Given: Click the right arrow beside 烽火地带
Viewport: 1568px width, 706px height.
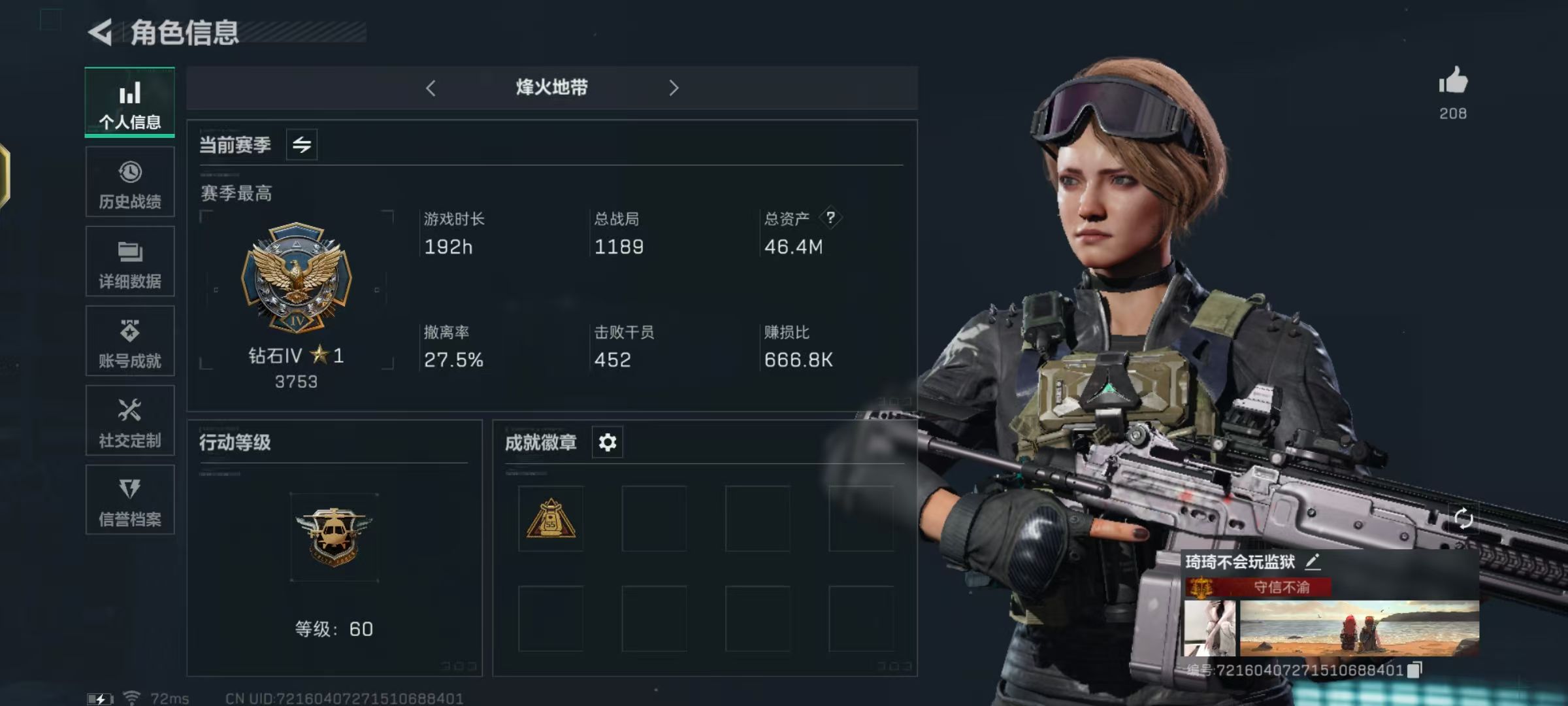Looking at the screenshot, I should pyautogui.click(x=674, y=88).
